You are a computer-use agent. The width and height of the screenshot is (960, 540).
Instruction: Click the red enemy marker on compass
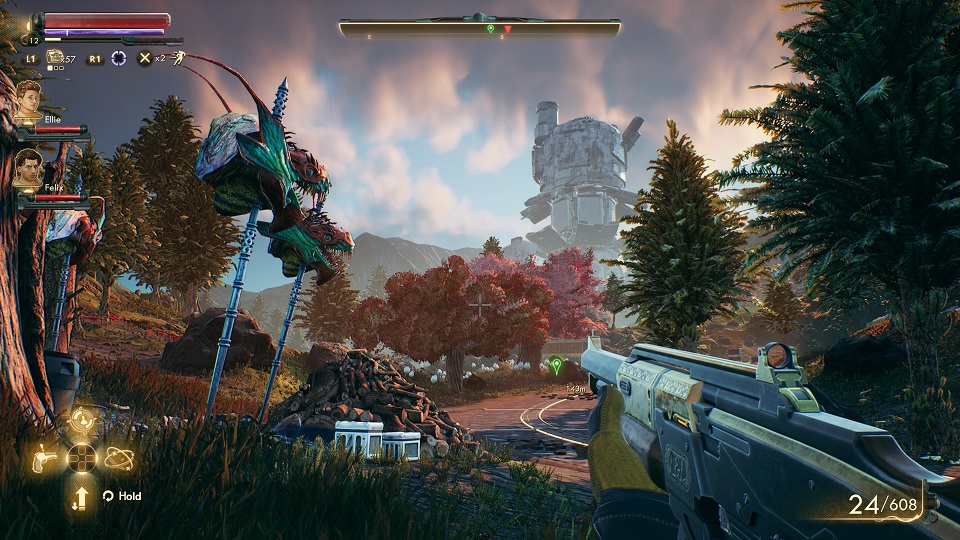pos(507,29)
